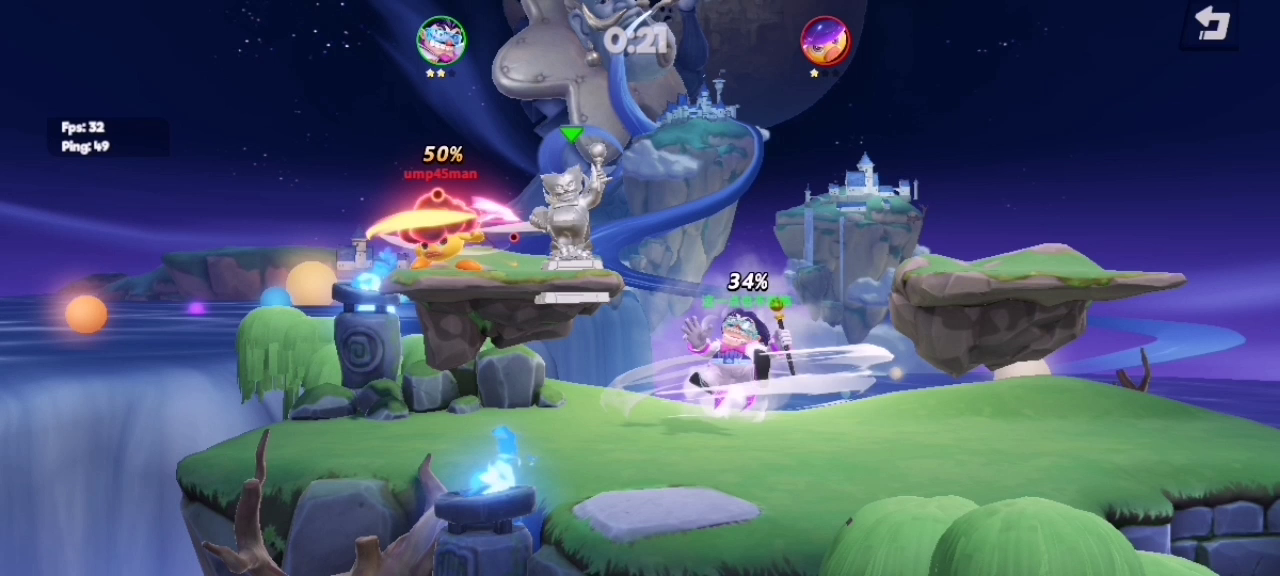Image resolution: width=1280 pixels, height=576 pixels.
Task: Click the back arrow exit button
Action: point(1211,24)
